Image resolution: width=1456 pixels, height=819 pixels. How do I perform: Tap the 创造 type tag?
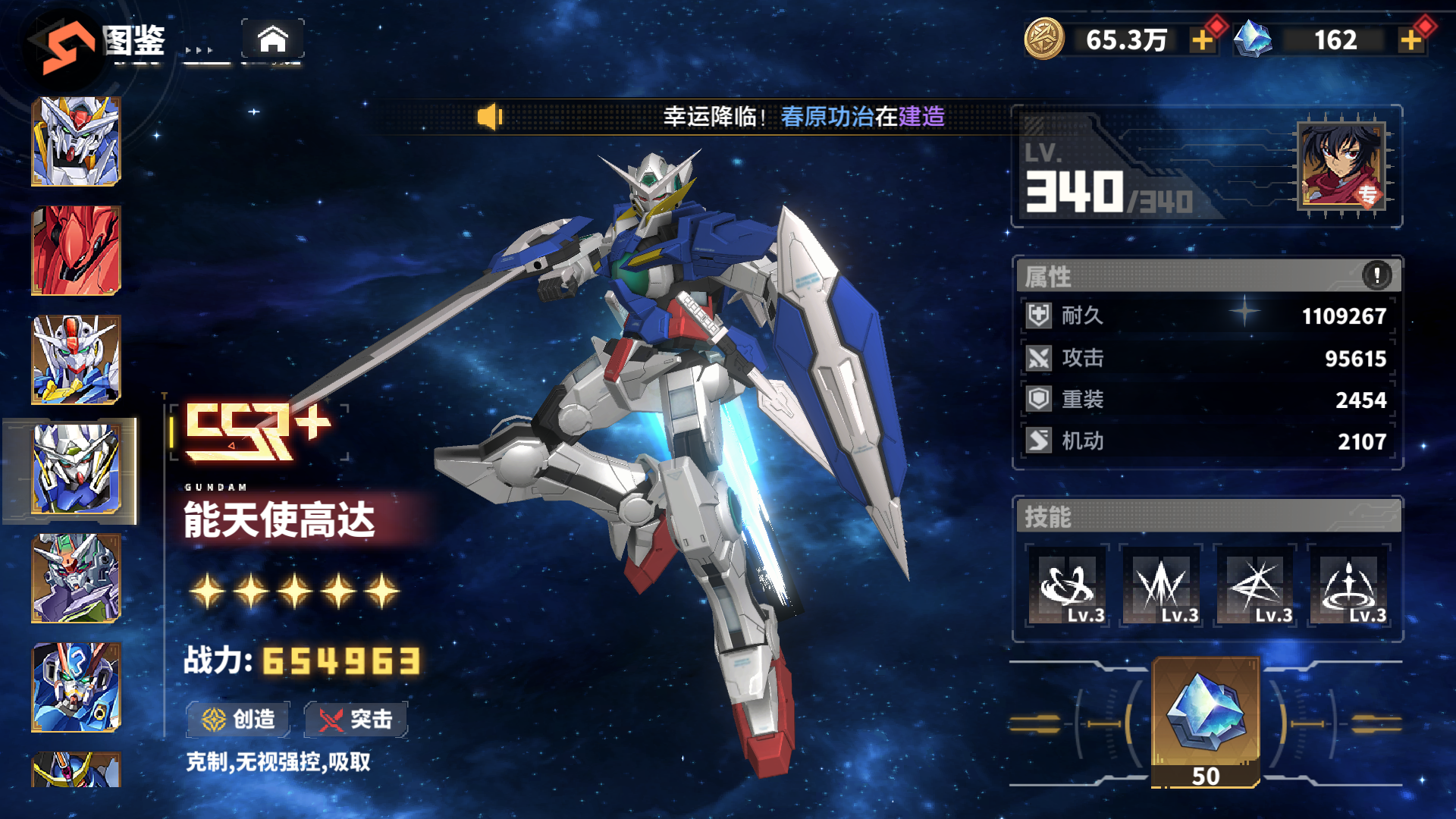[x=239, y=719]
